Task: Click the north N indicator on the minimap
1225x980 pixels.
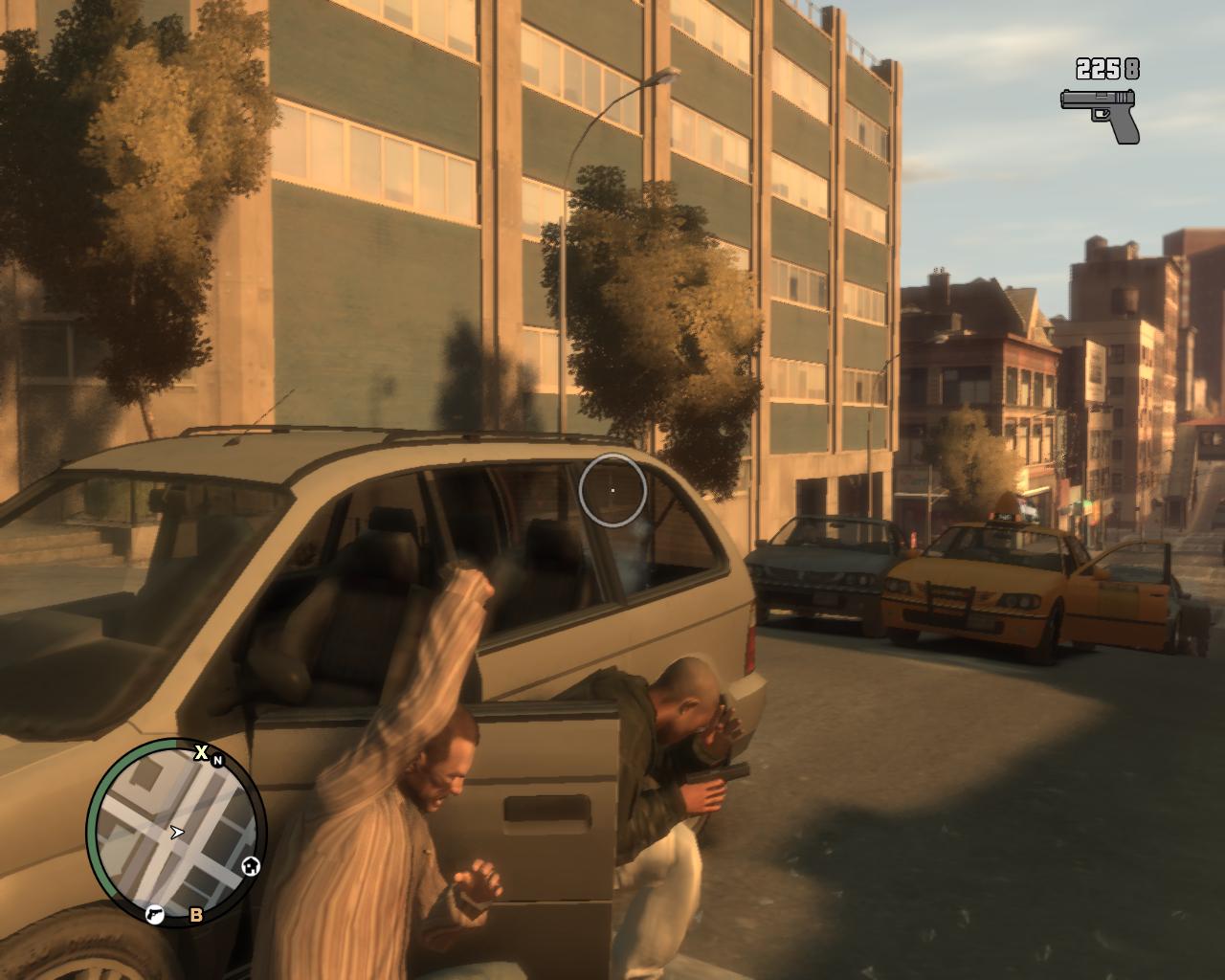Action: [218, 761]
